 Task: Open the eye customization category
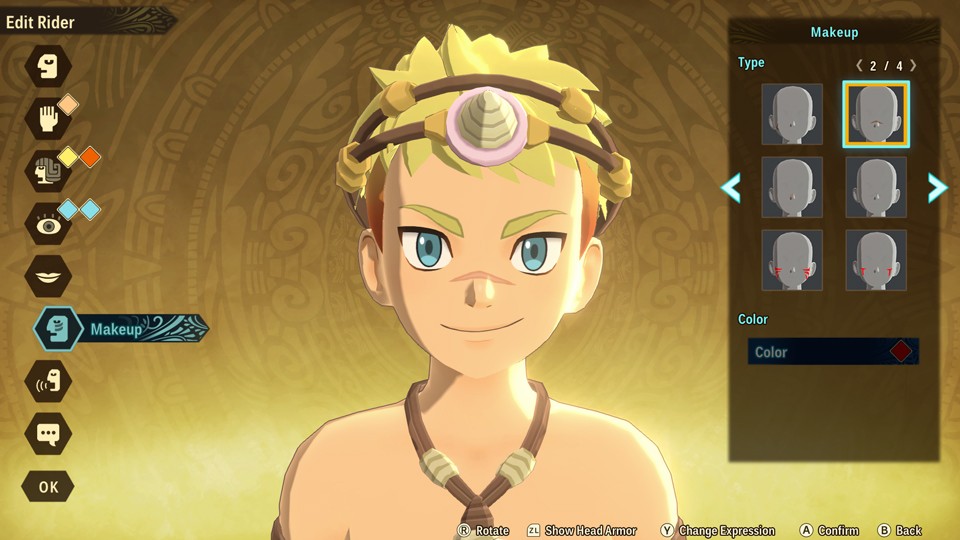click(x=48, y=225)
